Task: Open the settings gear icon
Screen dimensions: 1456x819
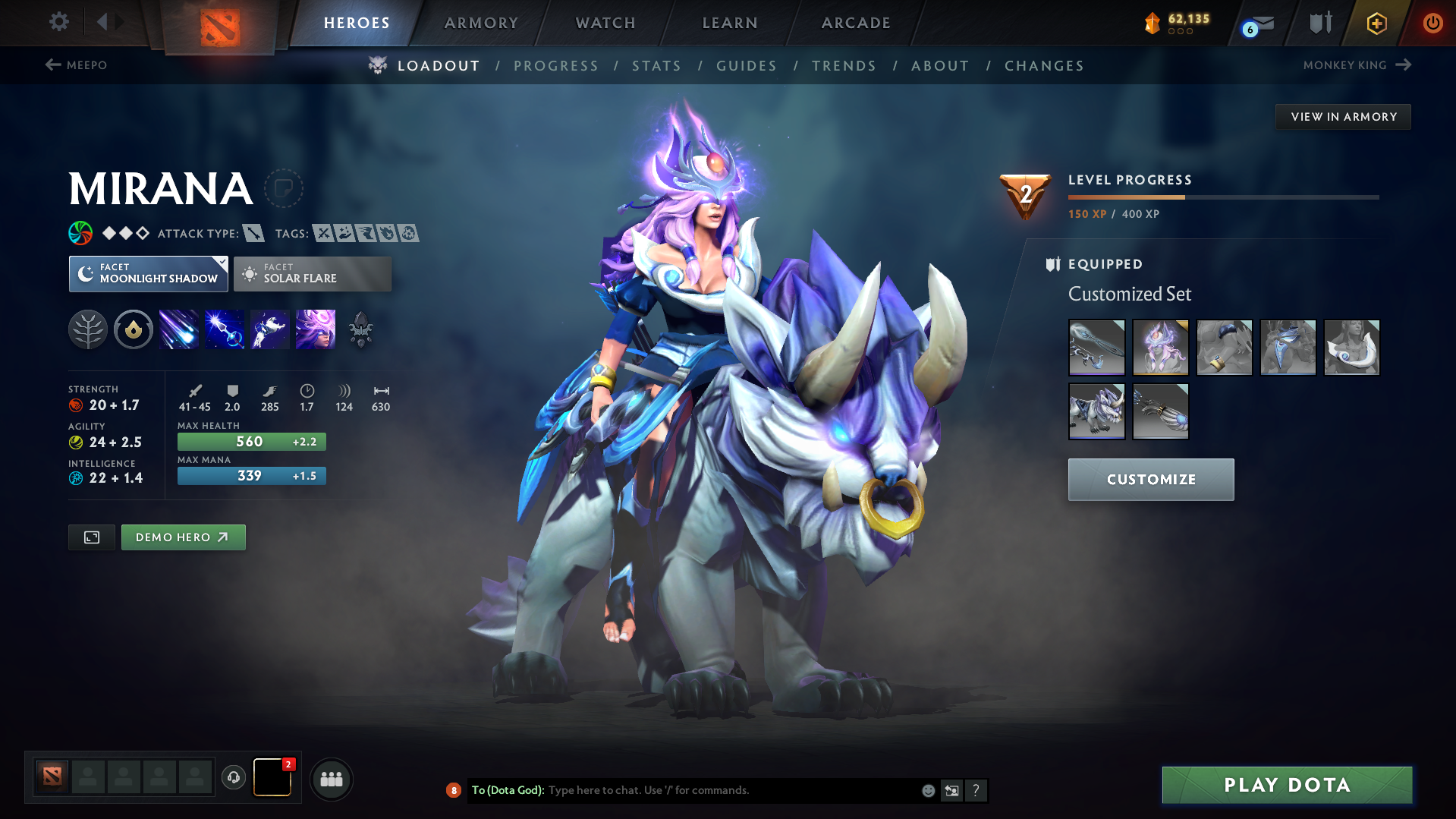Action: coord(58,23)
